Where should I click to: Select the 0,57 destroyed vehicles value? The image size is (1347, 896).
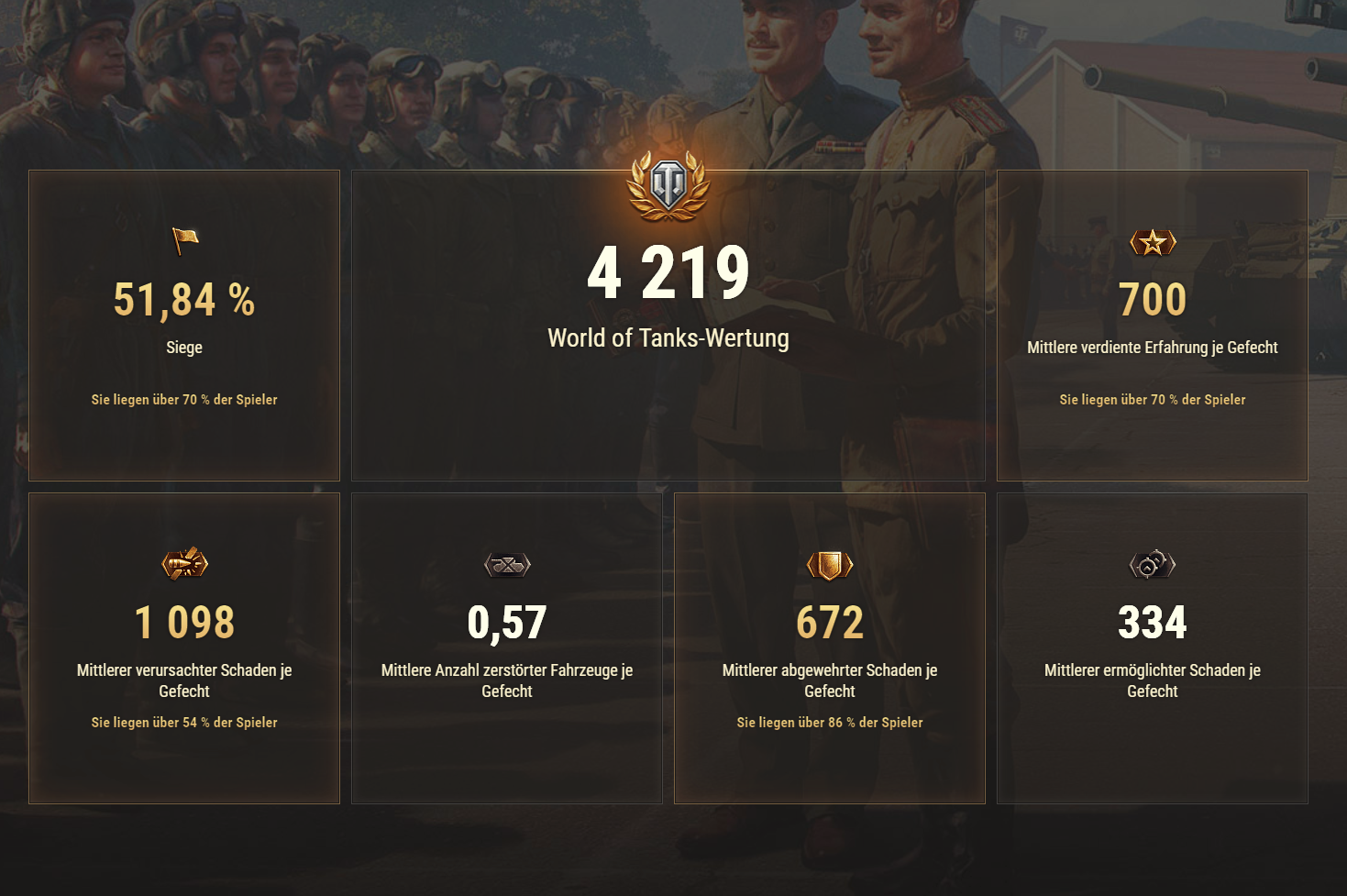507,622
